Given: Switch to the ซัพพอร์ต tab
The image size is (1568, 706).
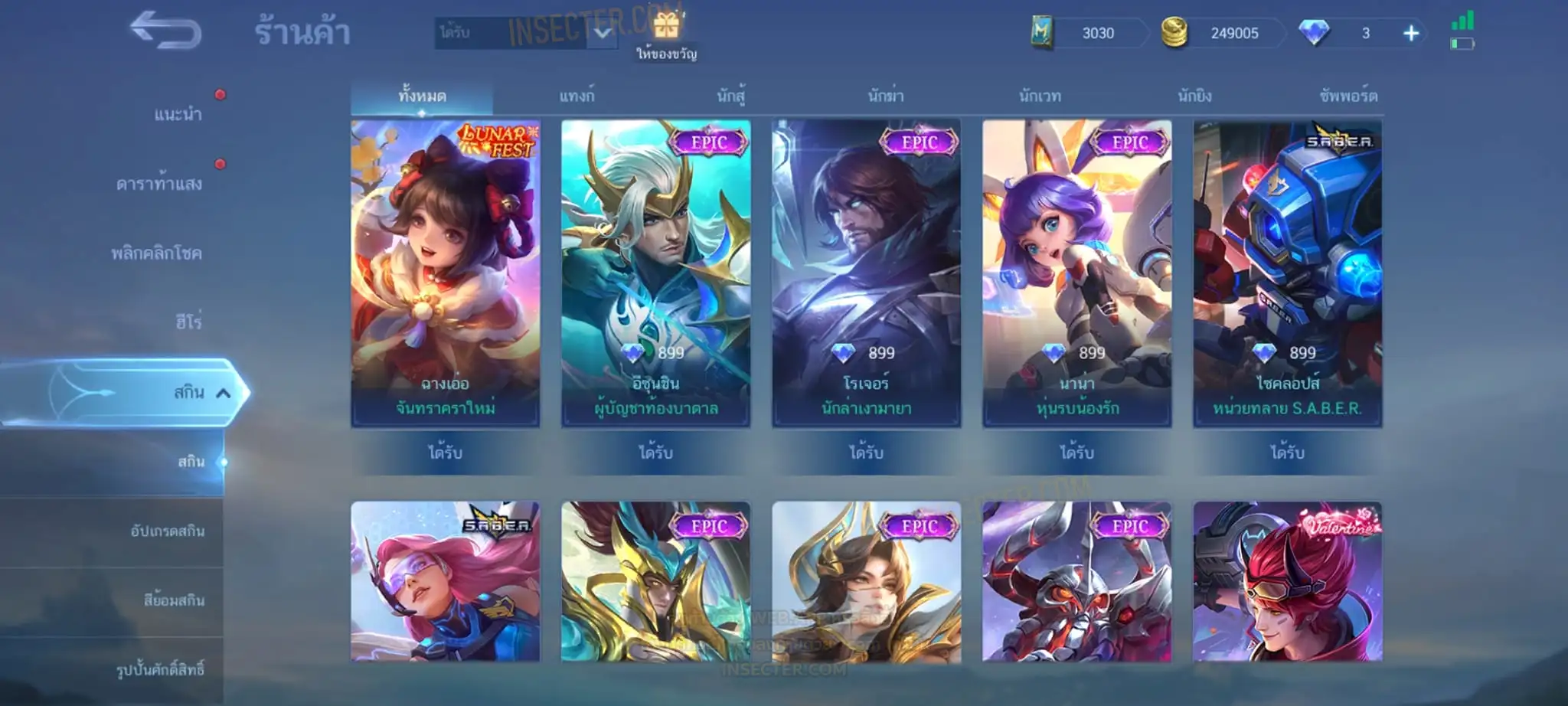Looking at the screenshot, I should (1348, 96).
